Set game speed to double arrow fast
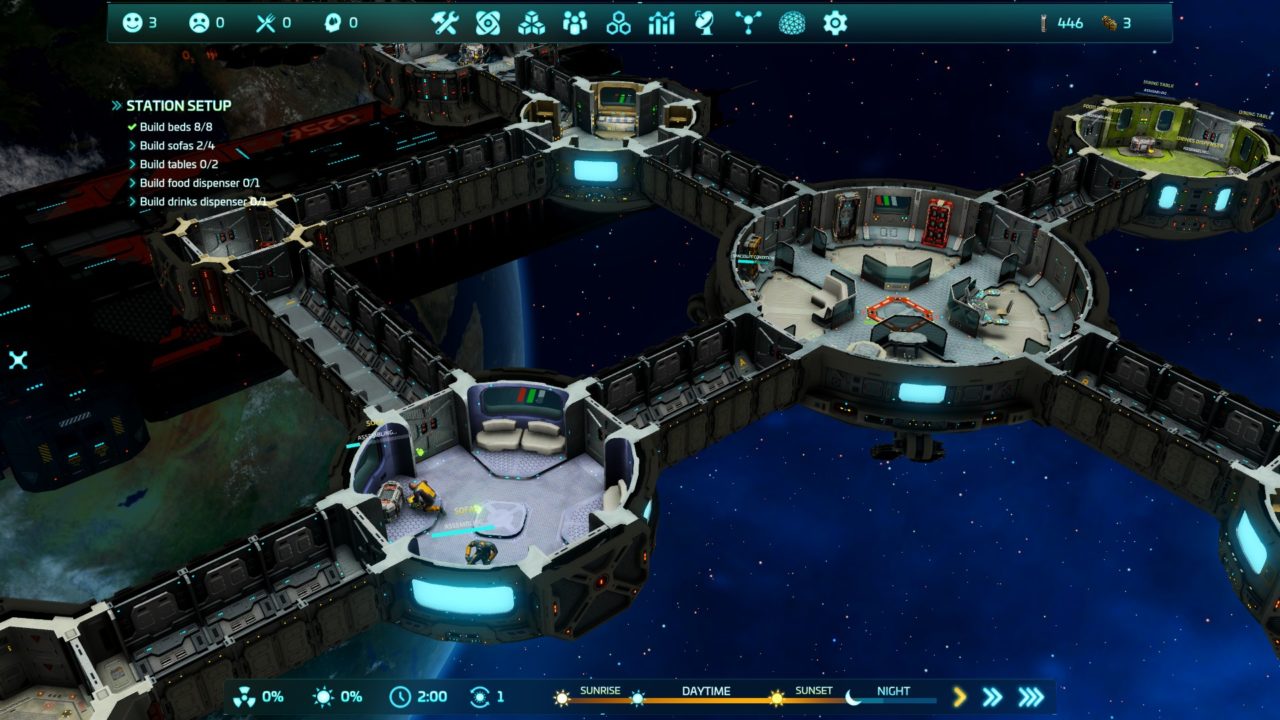 coord(992,697)
